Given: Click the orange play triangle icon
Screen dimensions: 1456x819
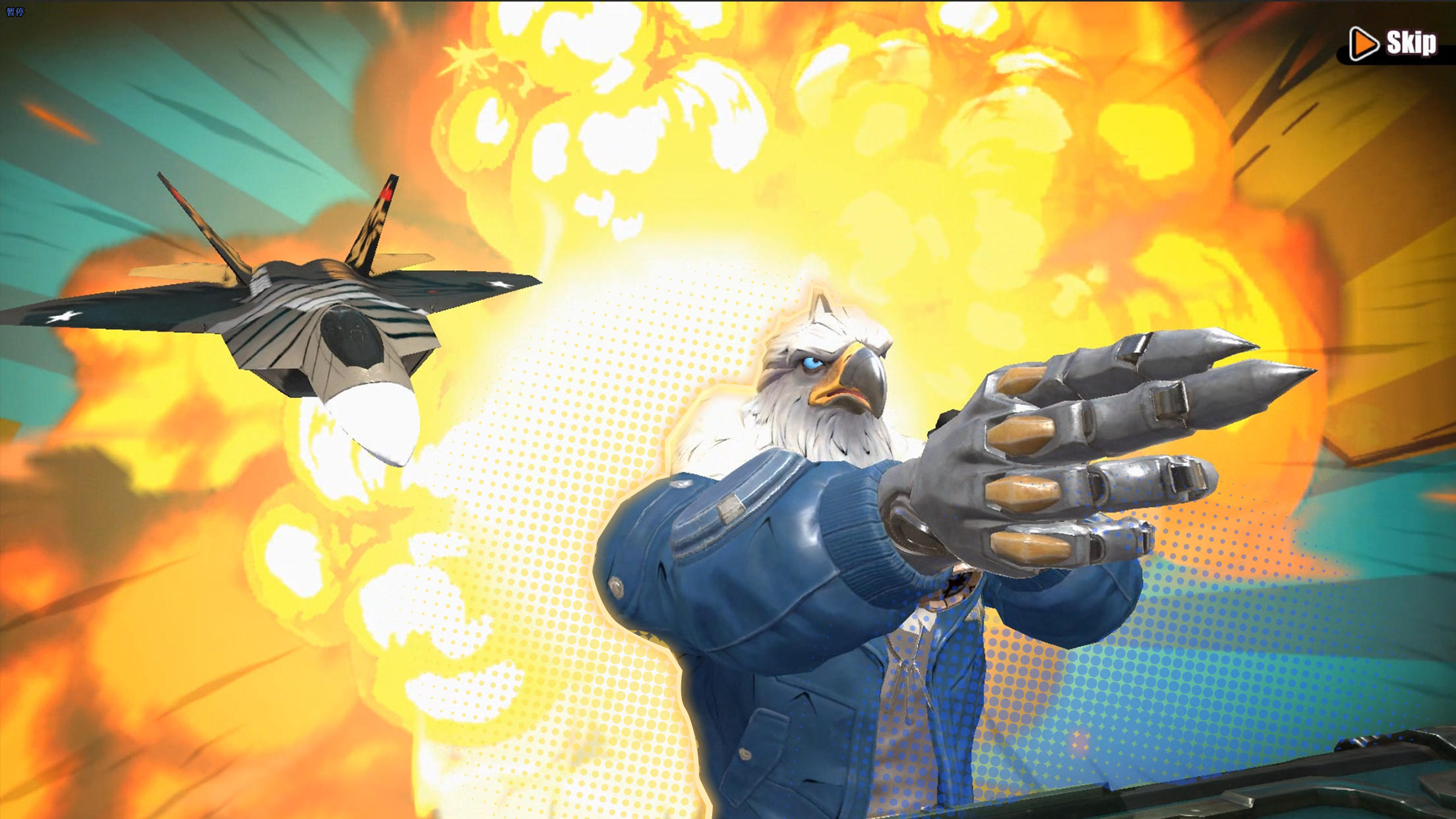Looking at the screenshot, I should pos(1364,44).
